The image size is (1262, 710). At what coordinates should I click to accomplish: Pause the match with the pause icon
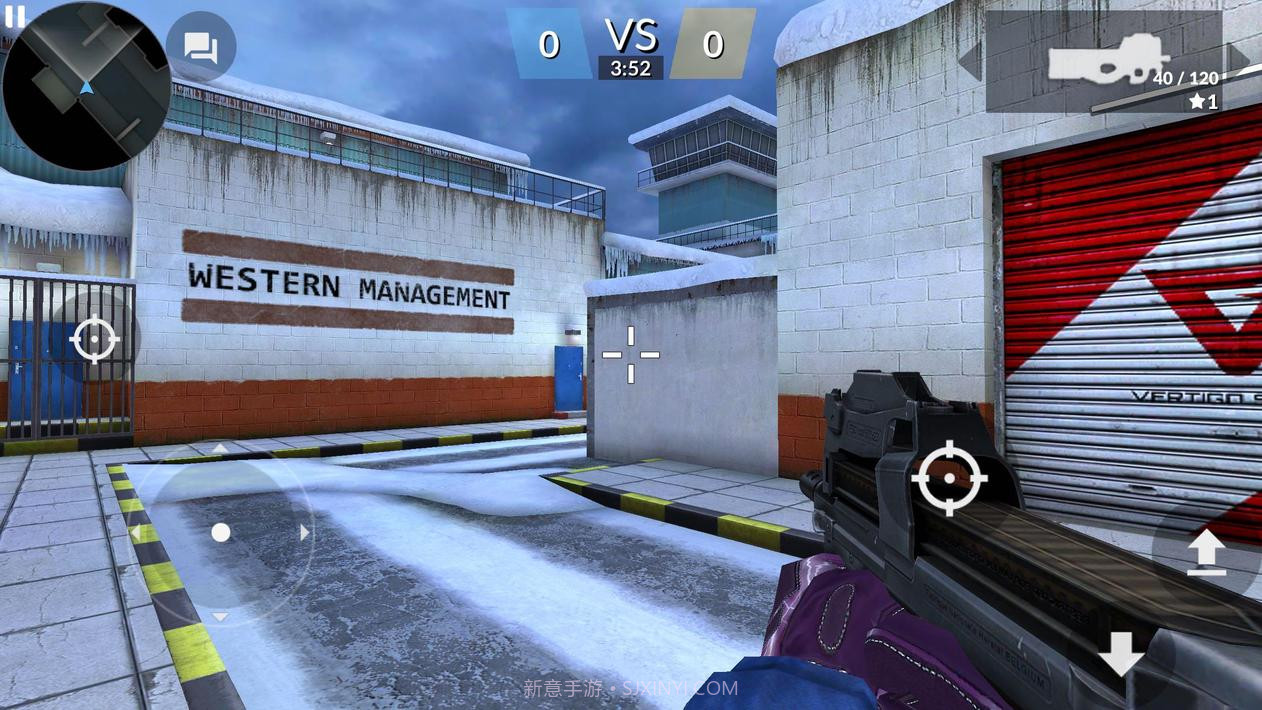click(x=15, y=16)
